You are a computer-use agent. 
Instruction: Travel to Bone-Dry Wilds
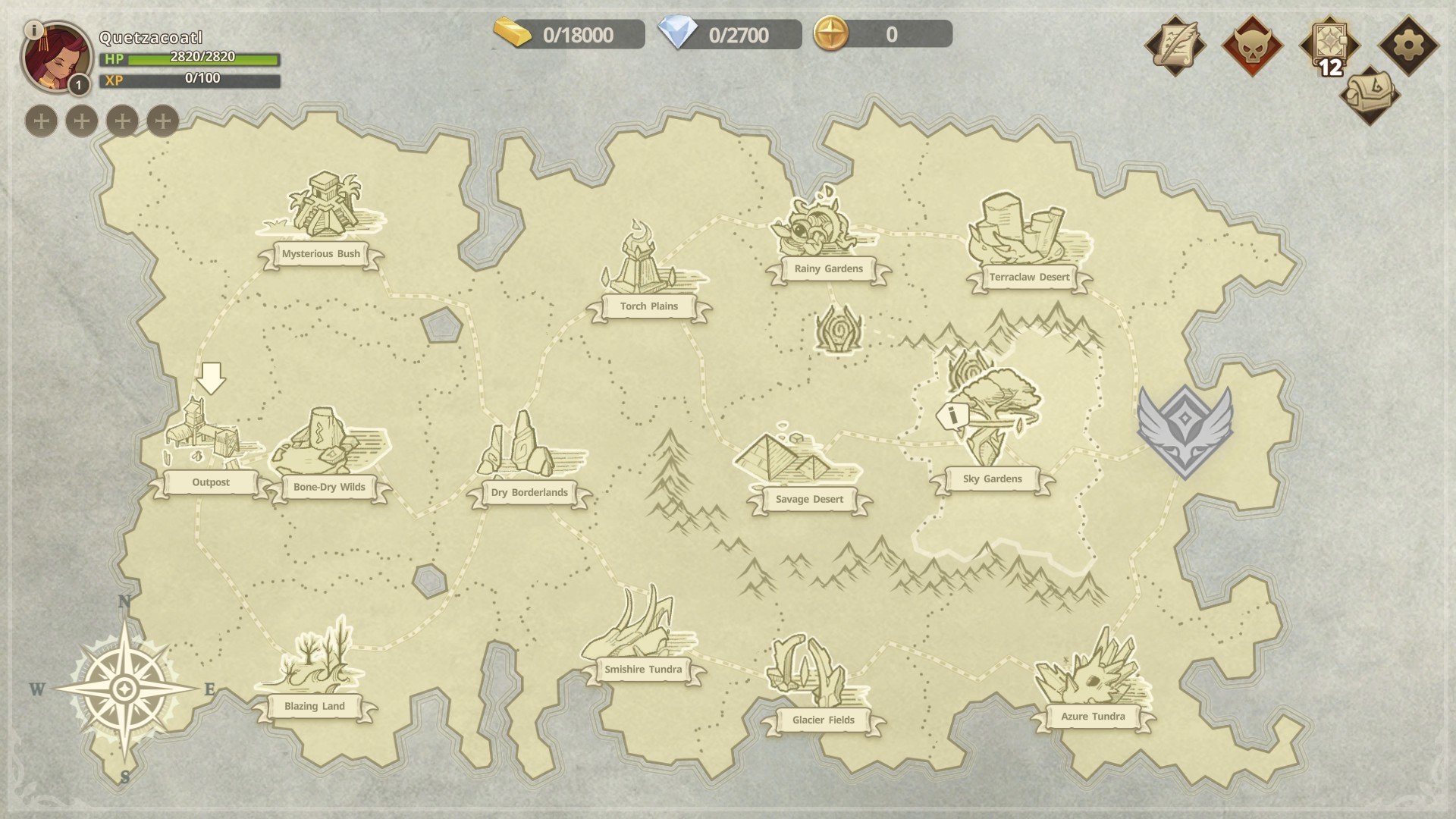[328, 447]
